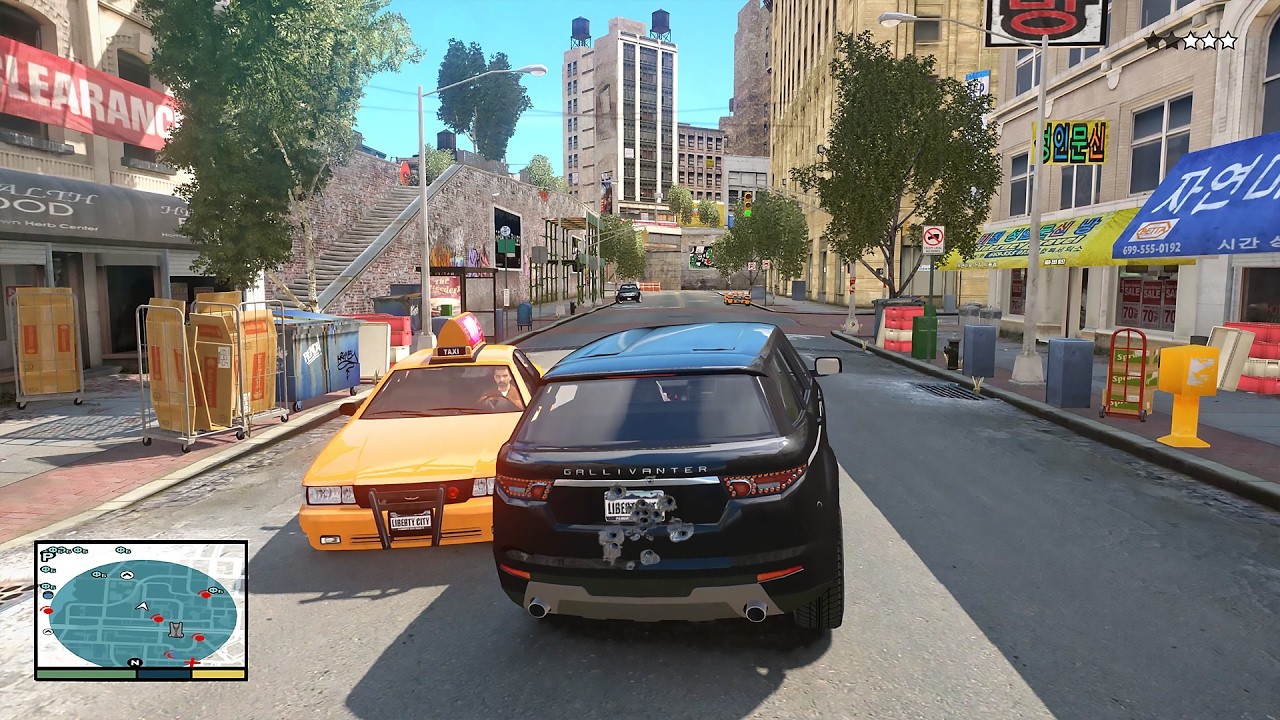Viewport: 1280px width, 720px height.
Task: Click the P parking marker on minimap
Action: click(47, 556)
